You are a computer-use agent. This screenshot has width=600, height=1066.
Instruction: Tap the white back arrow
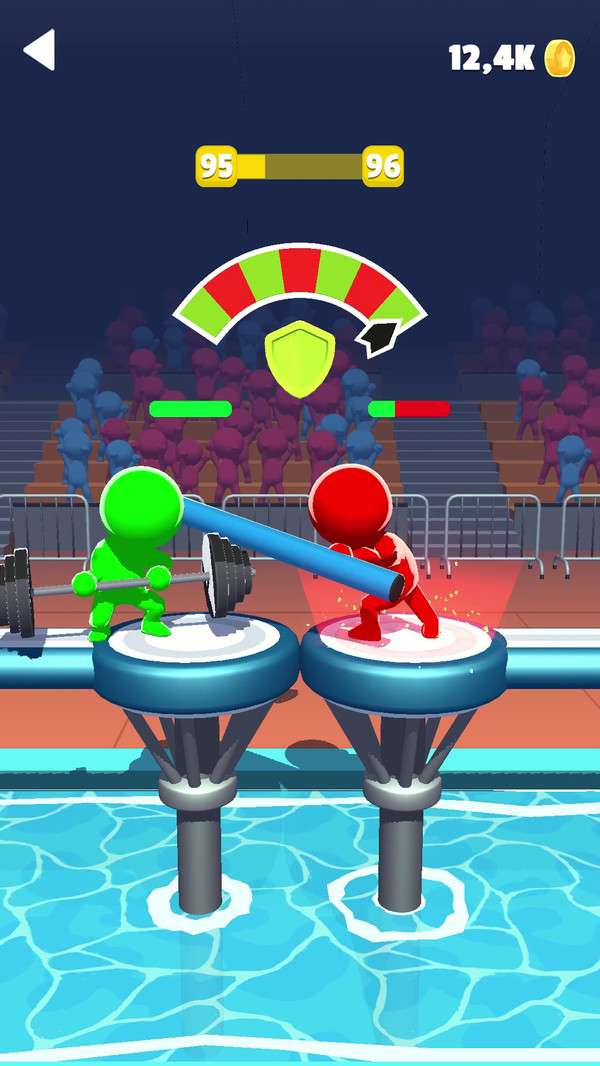pyautogui.click(x=40, y=50)
